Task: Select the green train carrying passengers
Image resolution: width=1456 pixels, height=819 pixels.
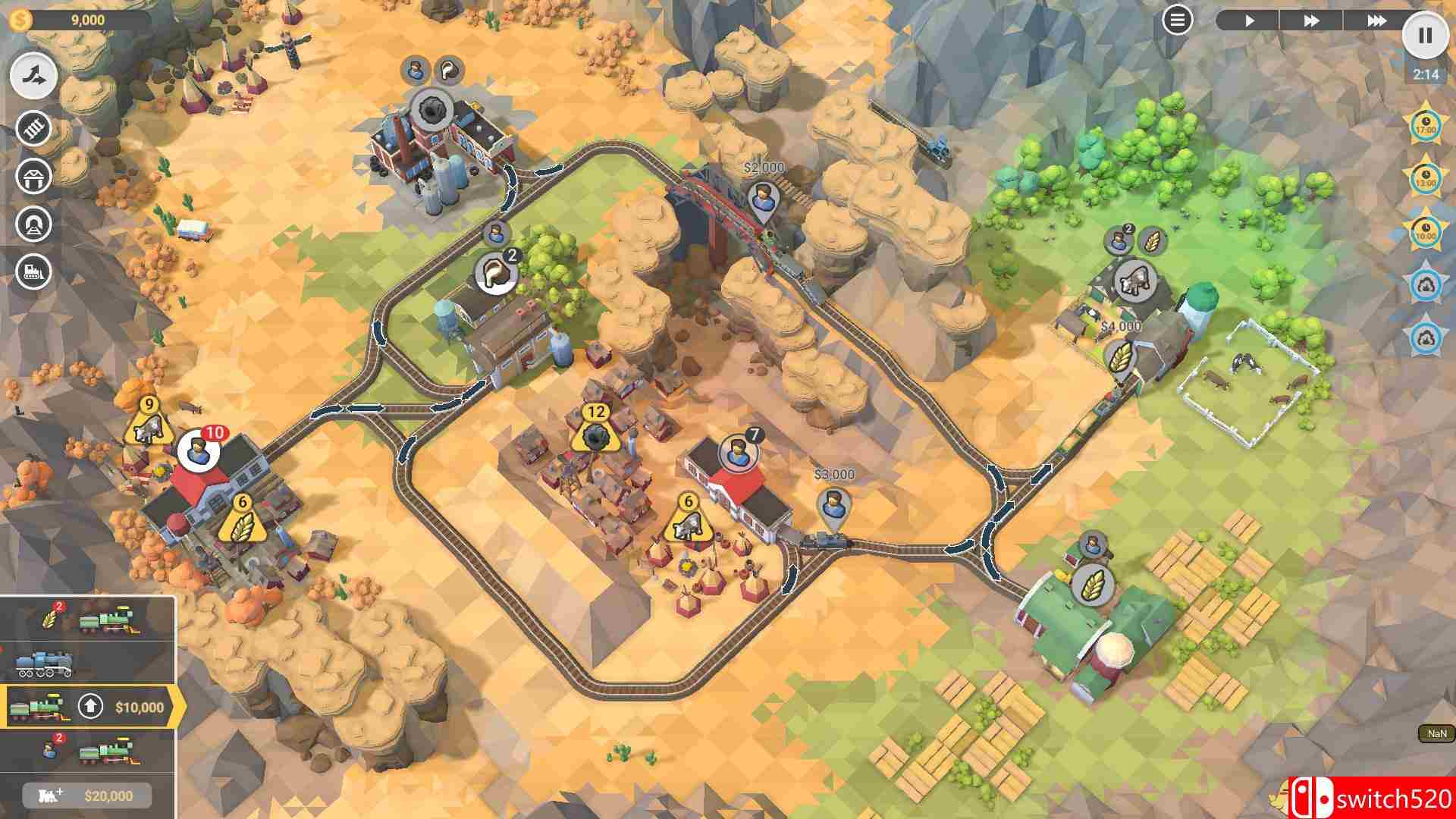Action: [x=88, y=751]
